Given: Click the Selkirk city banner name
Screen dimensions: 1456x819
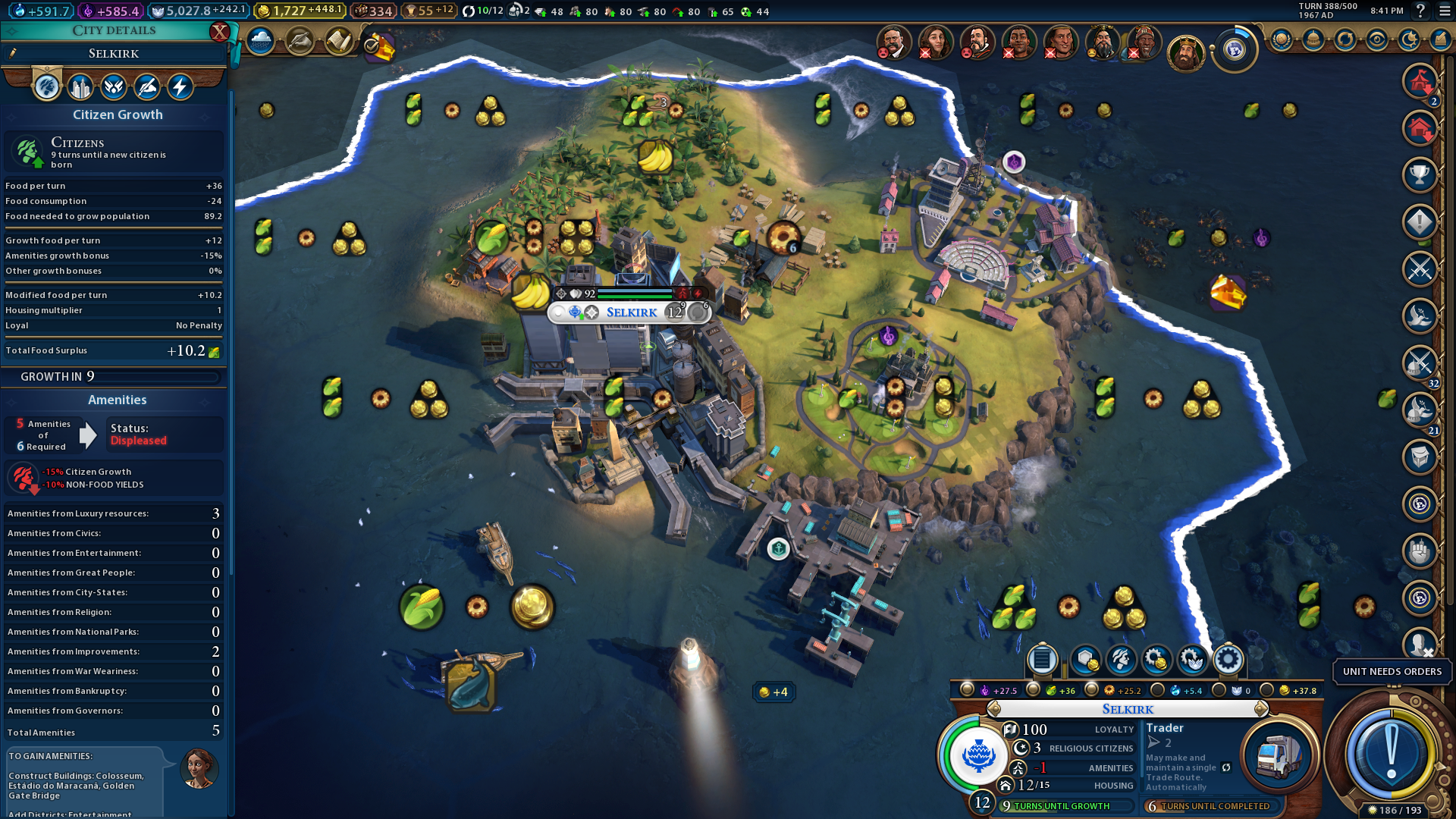Looking at the screenshot, I should point(631,312).
